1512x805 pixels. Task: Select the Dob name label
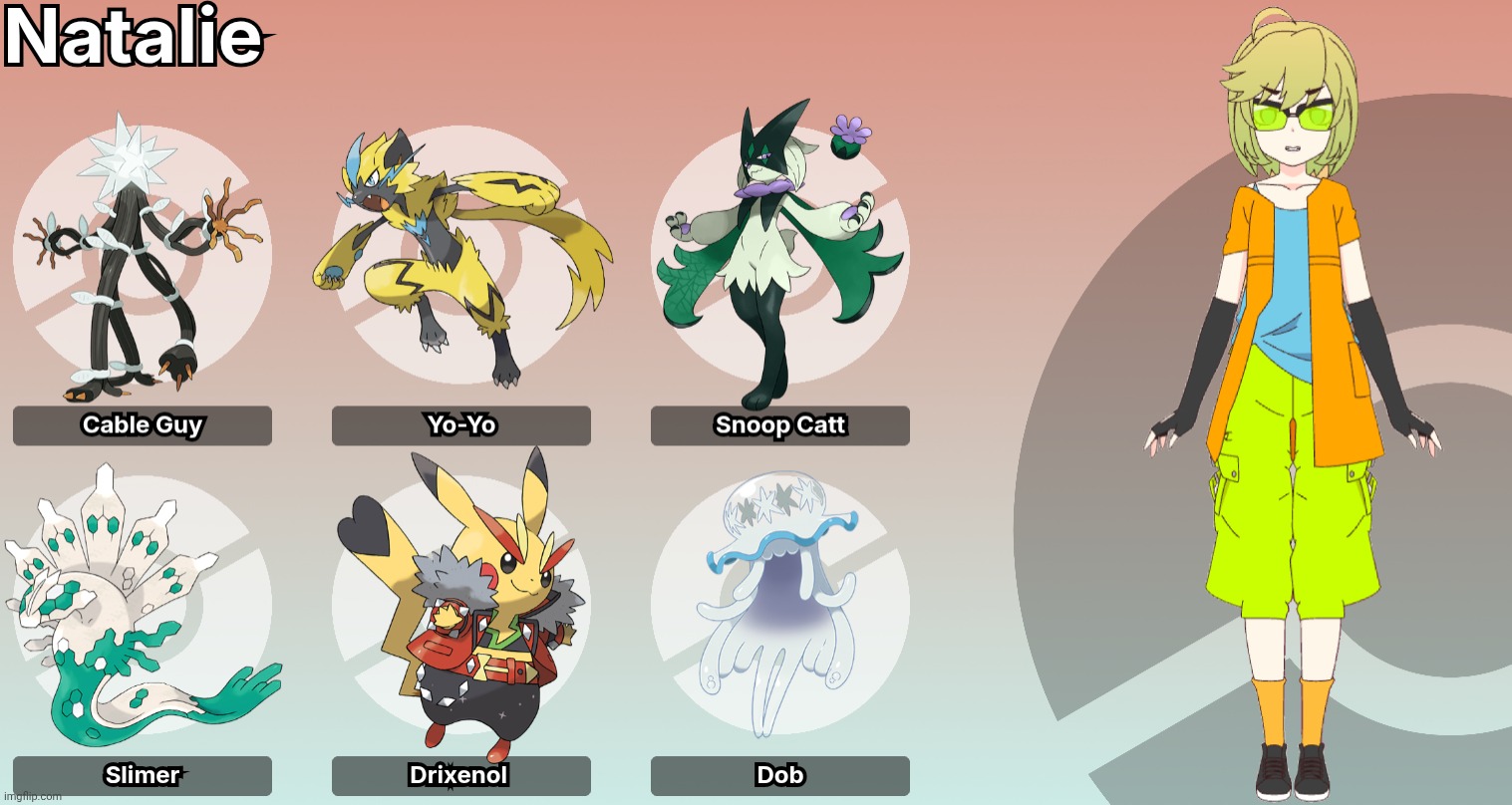(779, 775)
